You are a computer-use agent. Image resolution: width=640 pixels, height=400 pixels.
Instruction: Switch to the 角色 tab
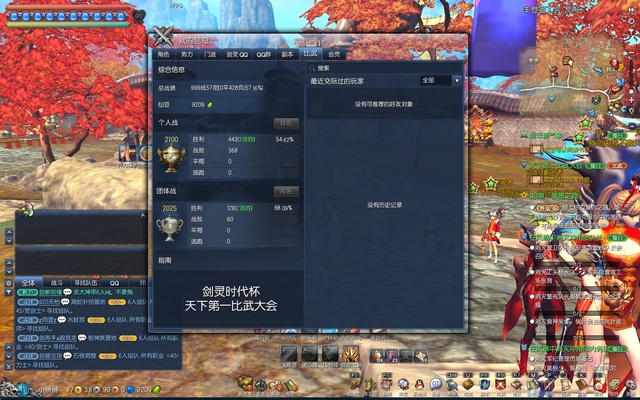coord(163,54)
